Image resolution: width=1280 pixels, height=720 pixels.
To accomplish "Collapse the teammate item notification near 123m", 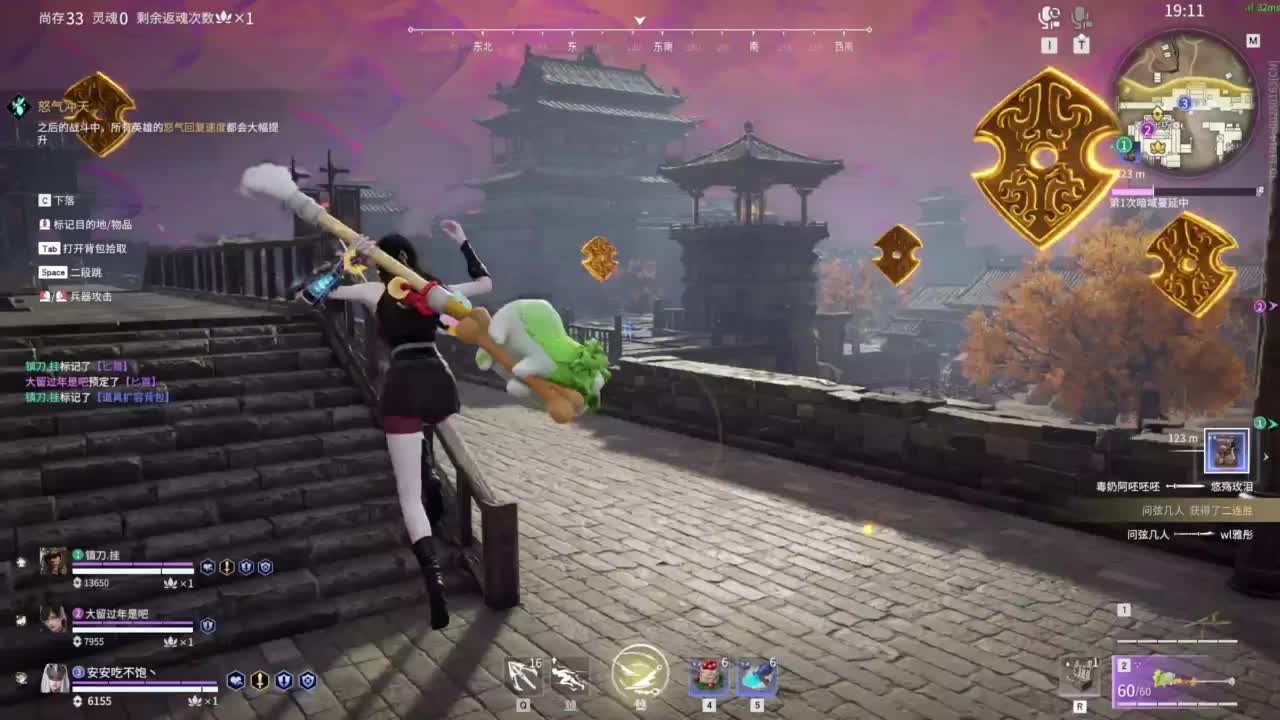I will tap(1266, 455).
